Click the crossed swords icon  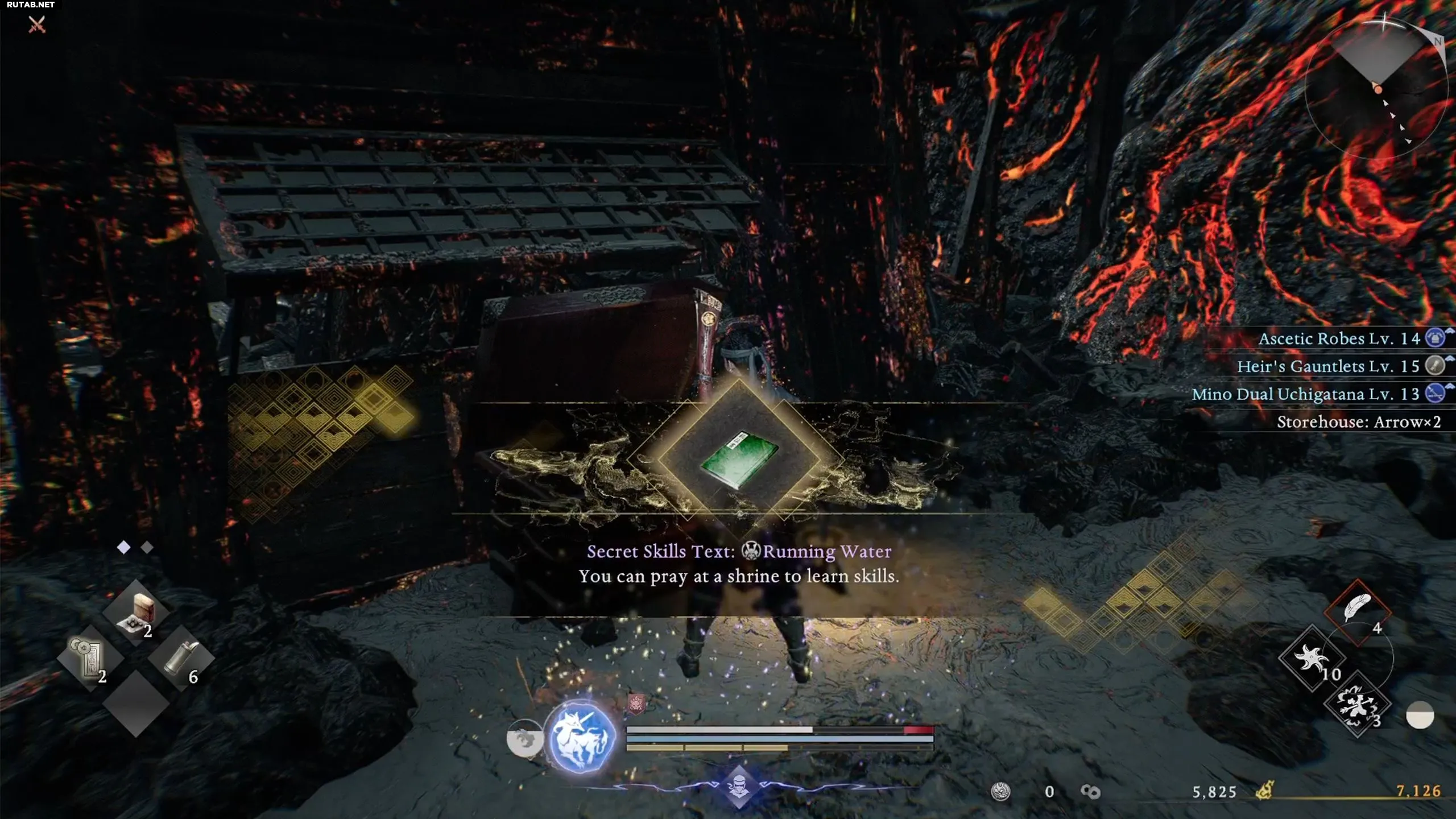tap(37, 24)
